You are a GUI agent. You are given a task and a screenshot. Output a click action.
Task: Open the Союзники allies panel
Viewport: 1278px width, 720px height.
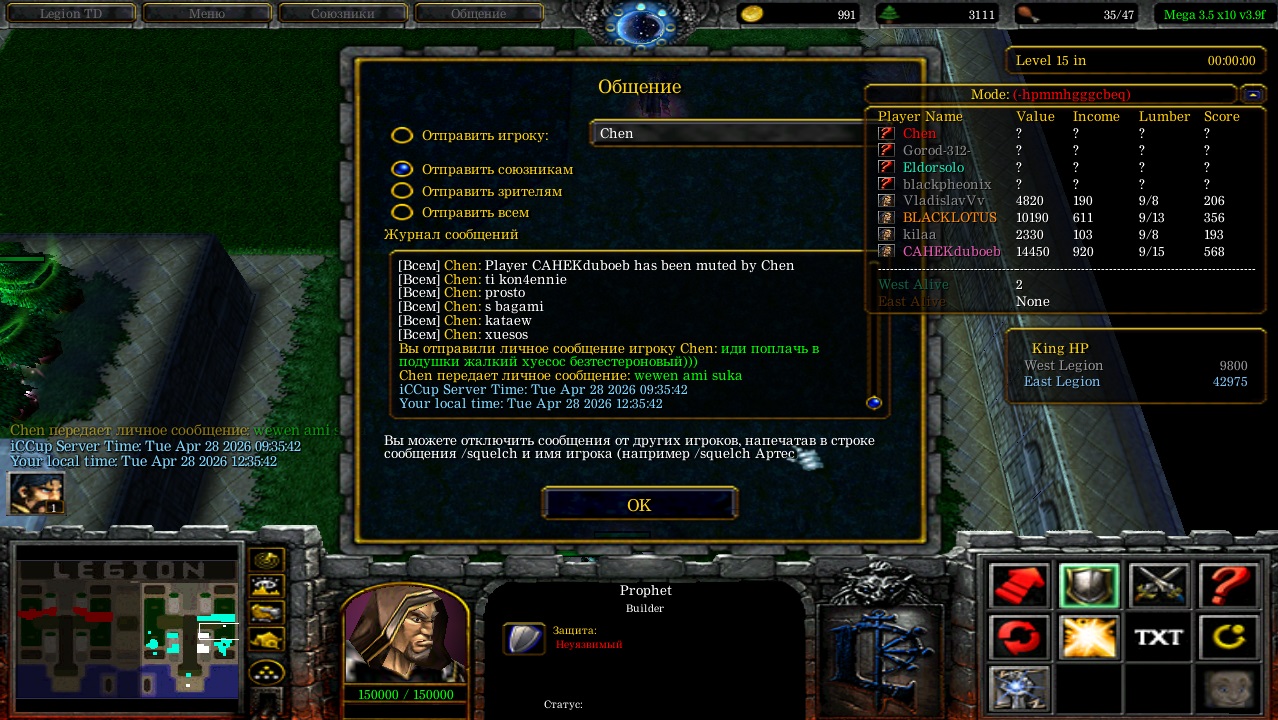tap(343, 14)
